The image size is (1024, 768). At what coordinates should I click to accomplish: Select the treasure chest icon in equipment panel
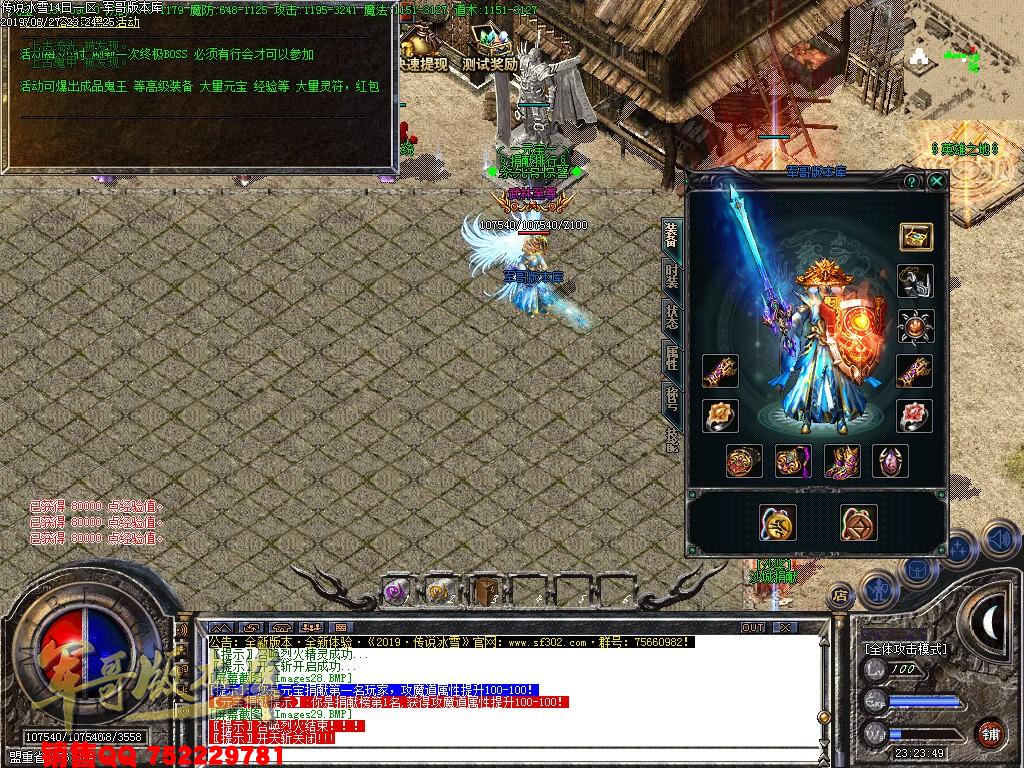pos(914,237)
